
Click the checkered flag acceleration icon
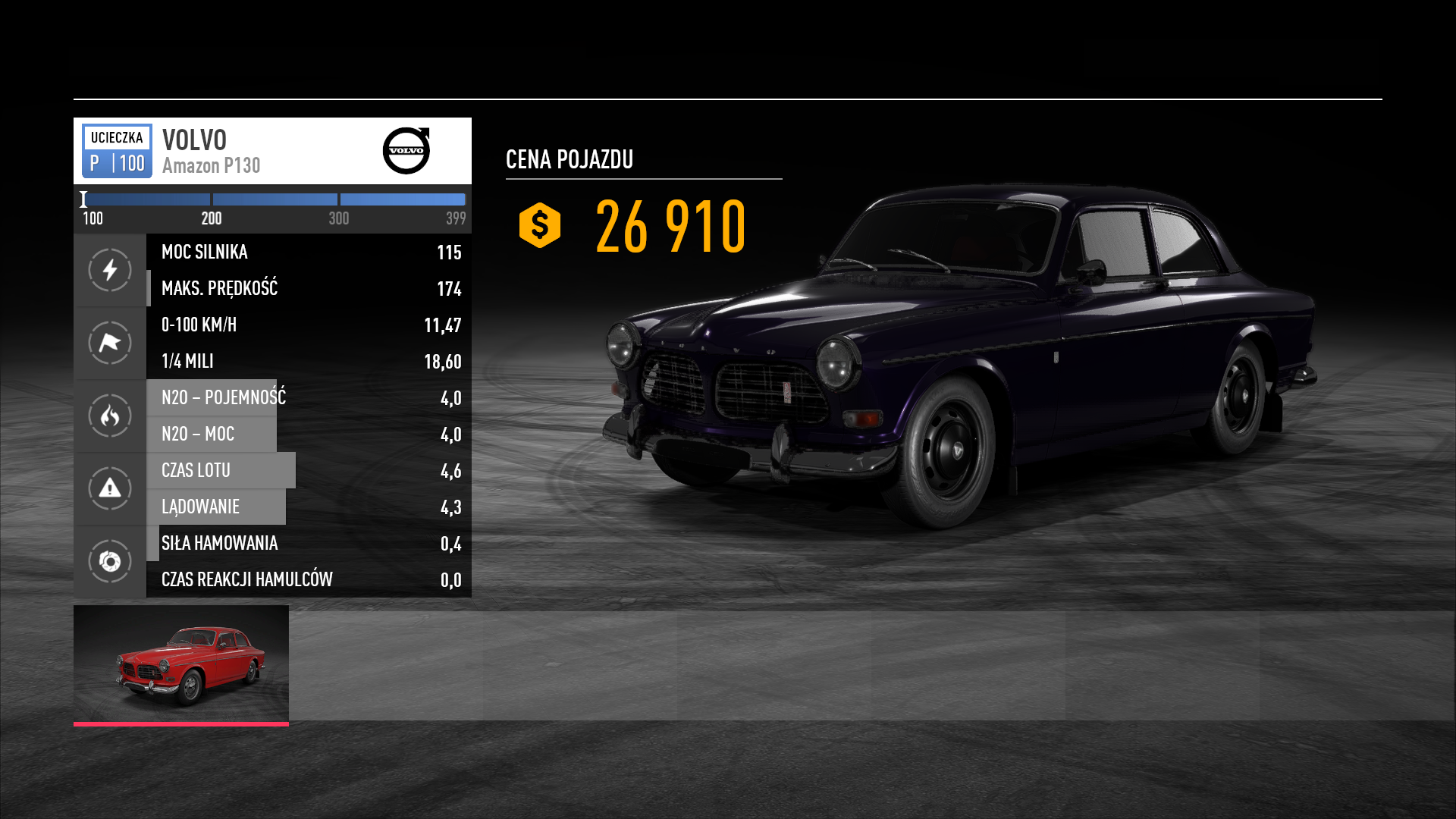(110, 343)
